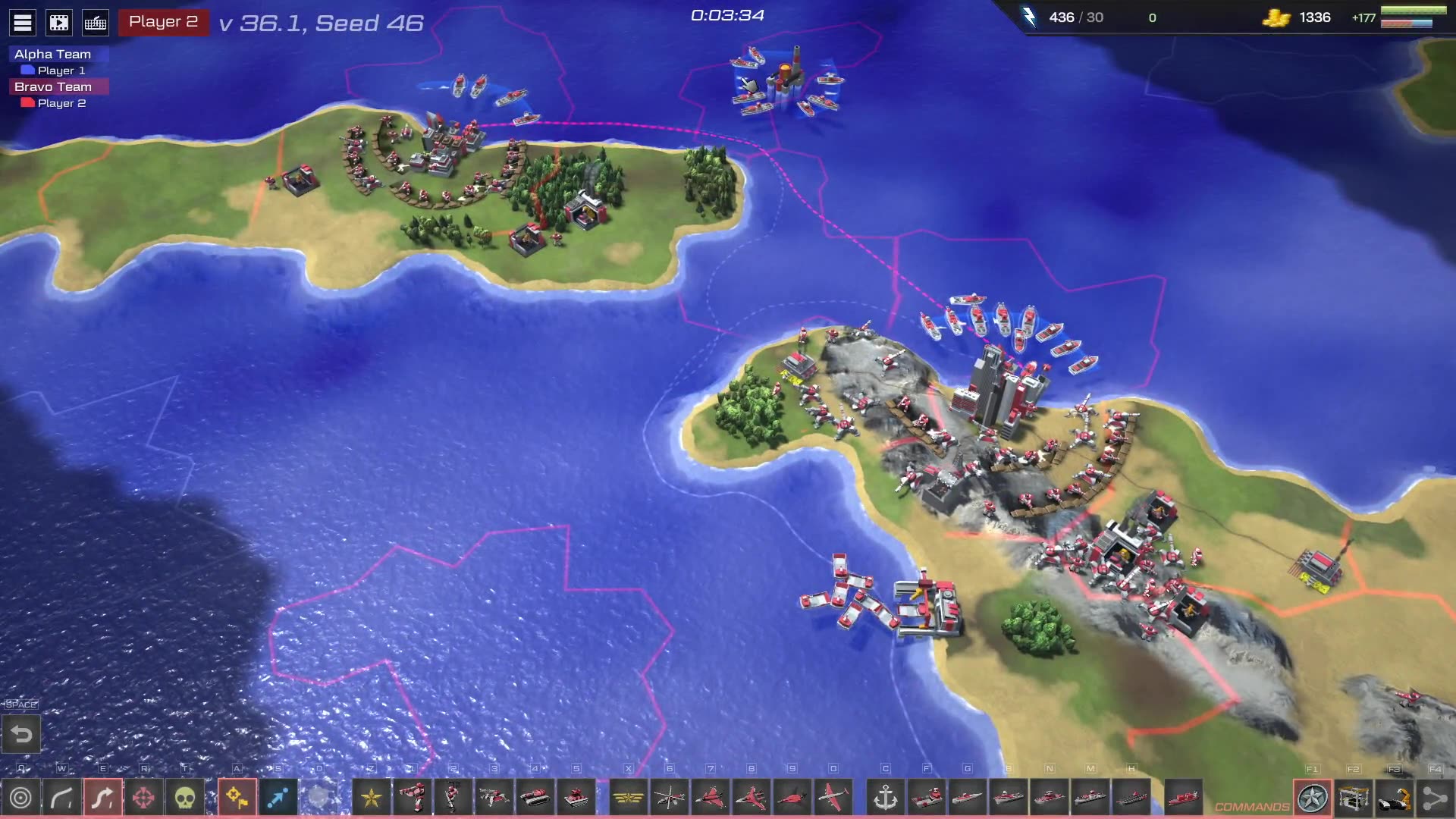
Task: Toggle the target-and-flag rally command
Action: [x=237, y=798]
